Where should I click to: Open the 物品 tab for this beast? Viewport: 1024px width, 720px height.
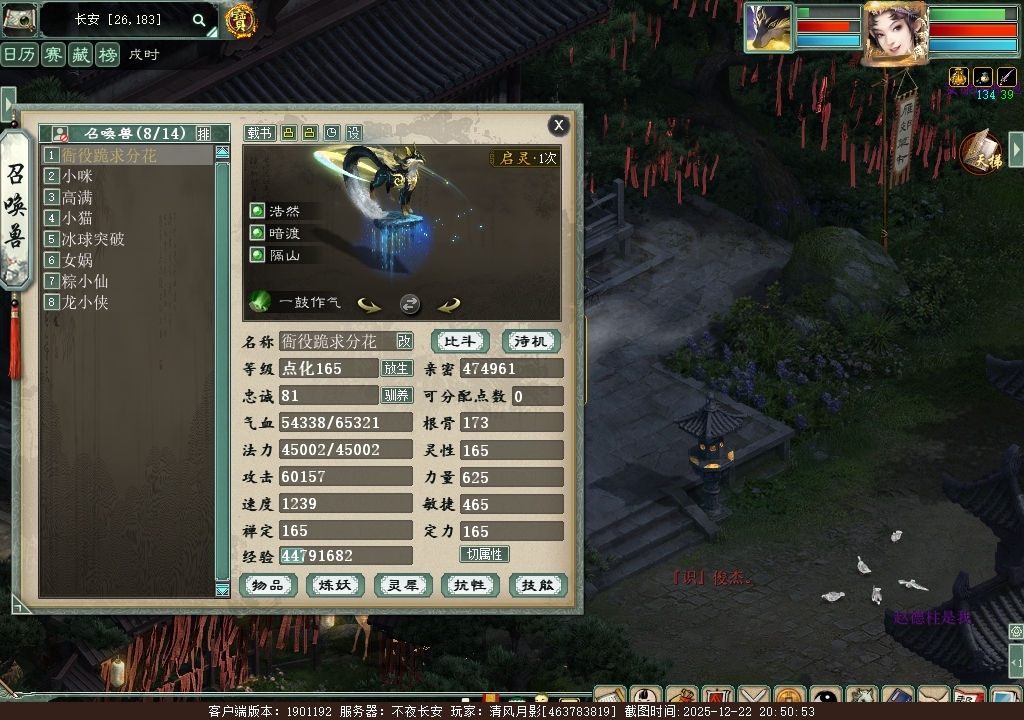pyautogui.click(x=268, y=585)
